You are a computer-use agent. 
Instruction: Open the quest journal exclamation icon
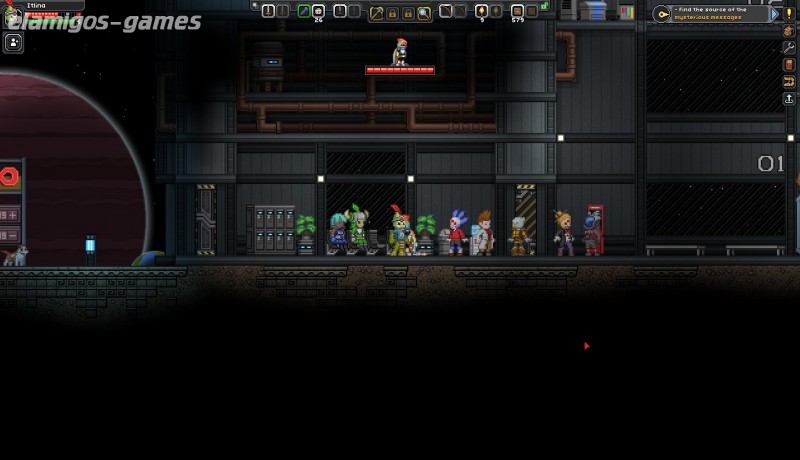(789, 14)
